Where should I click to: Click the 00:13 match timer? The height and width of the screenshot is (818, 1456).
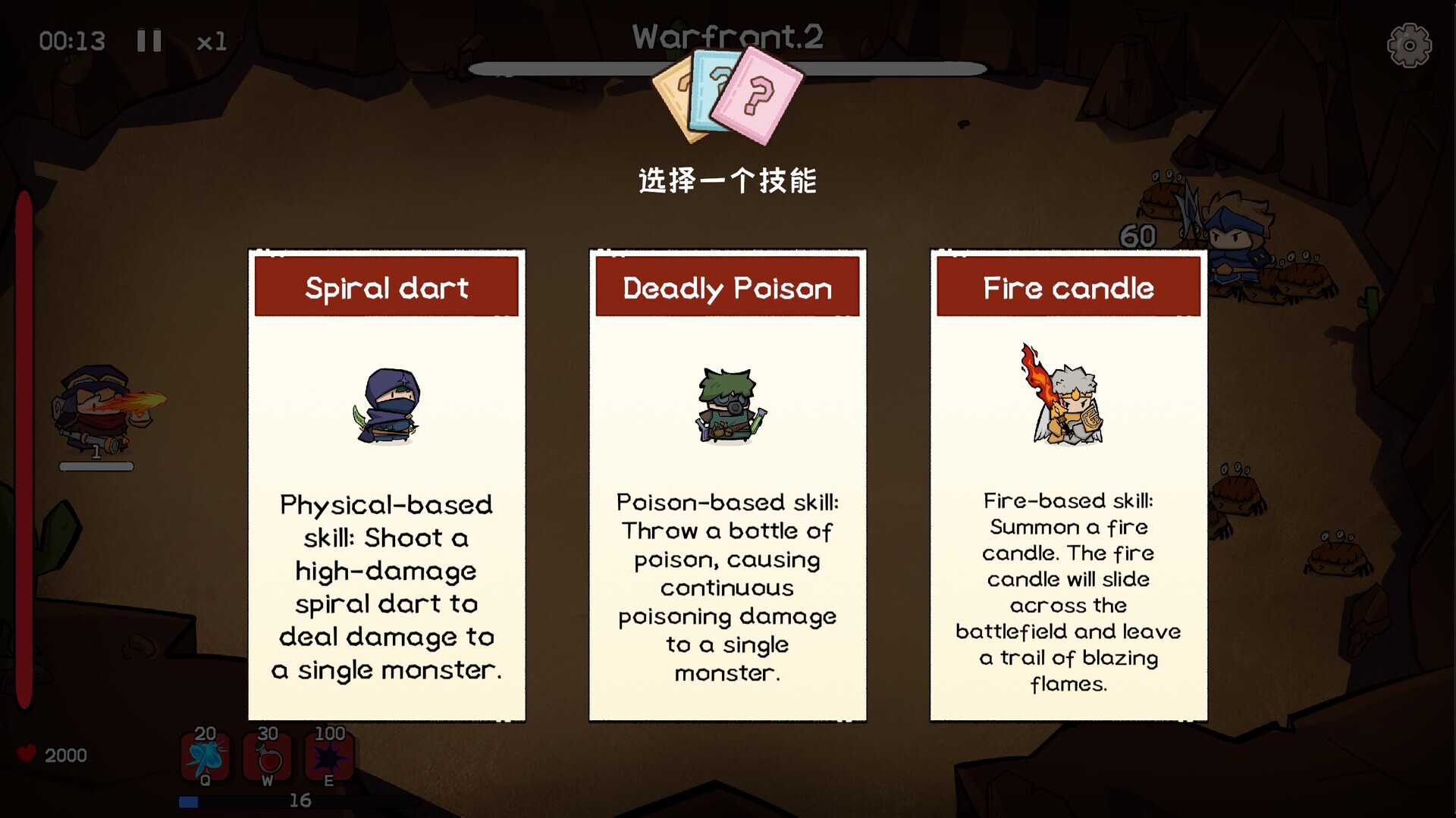[x=74, y=41]
